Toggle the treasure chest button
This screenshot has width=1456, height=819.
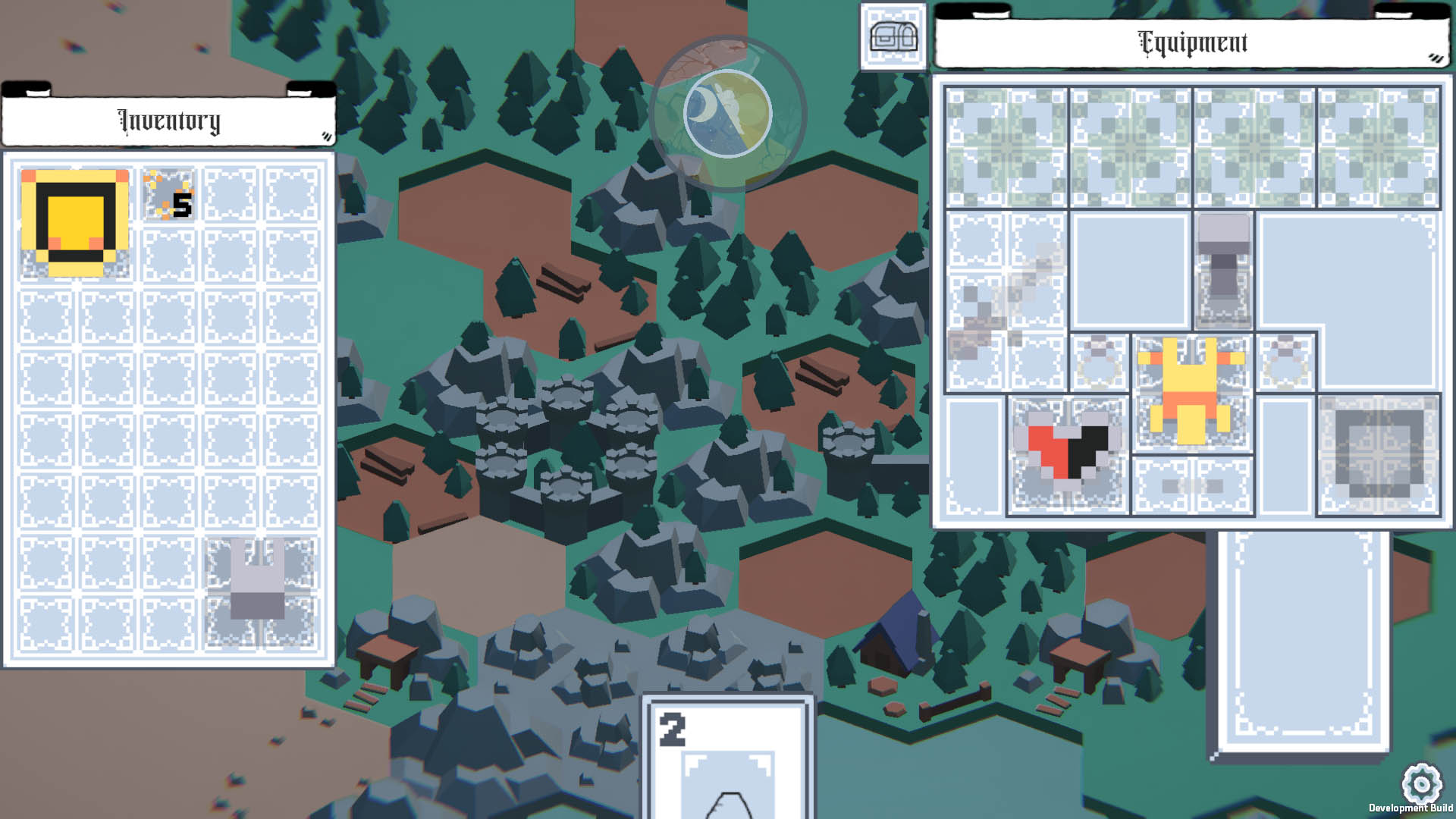pos(893,36)
